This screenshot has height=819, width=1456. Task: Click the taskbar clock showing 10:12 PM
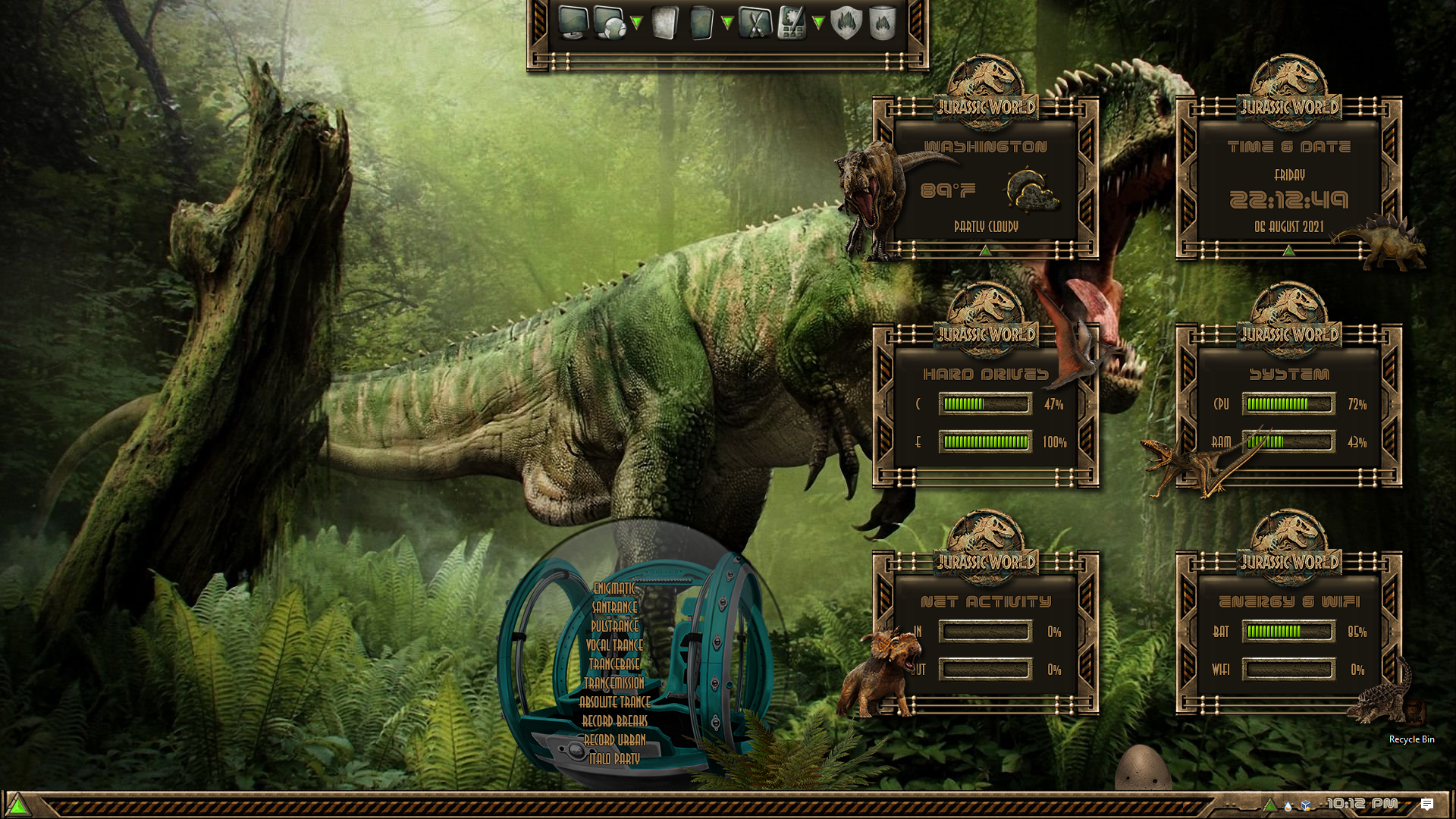[x=1362, y=804]
